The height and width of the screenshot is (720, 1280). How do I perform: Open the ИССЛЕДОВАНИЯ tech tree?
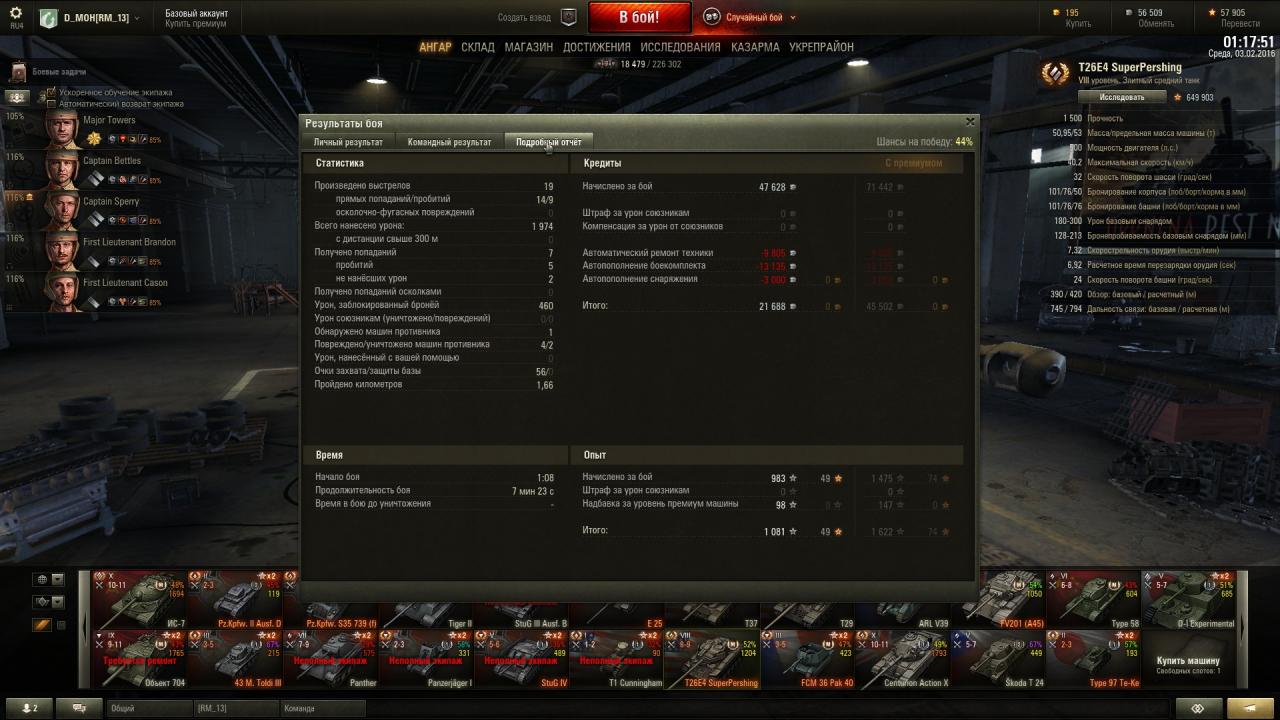tap(680, 47)
